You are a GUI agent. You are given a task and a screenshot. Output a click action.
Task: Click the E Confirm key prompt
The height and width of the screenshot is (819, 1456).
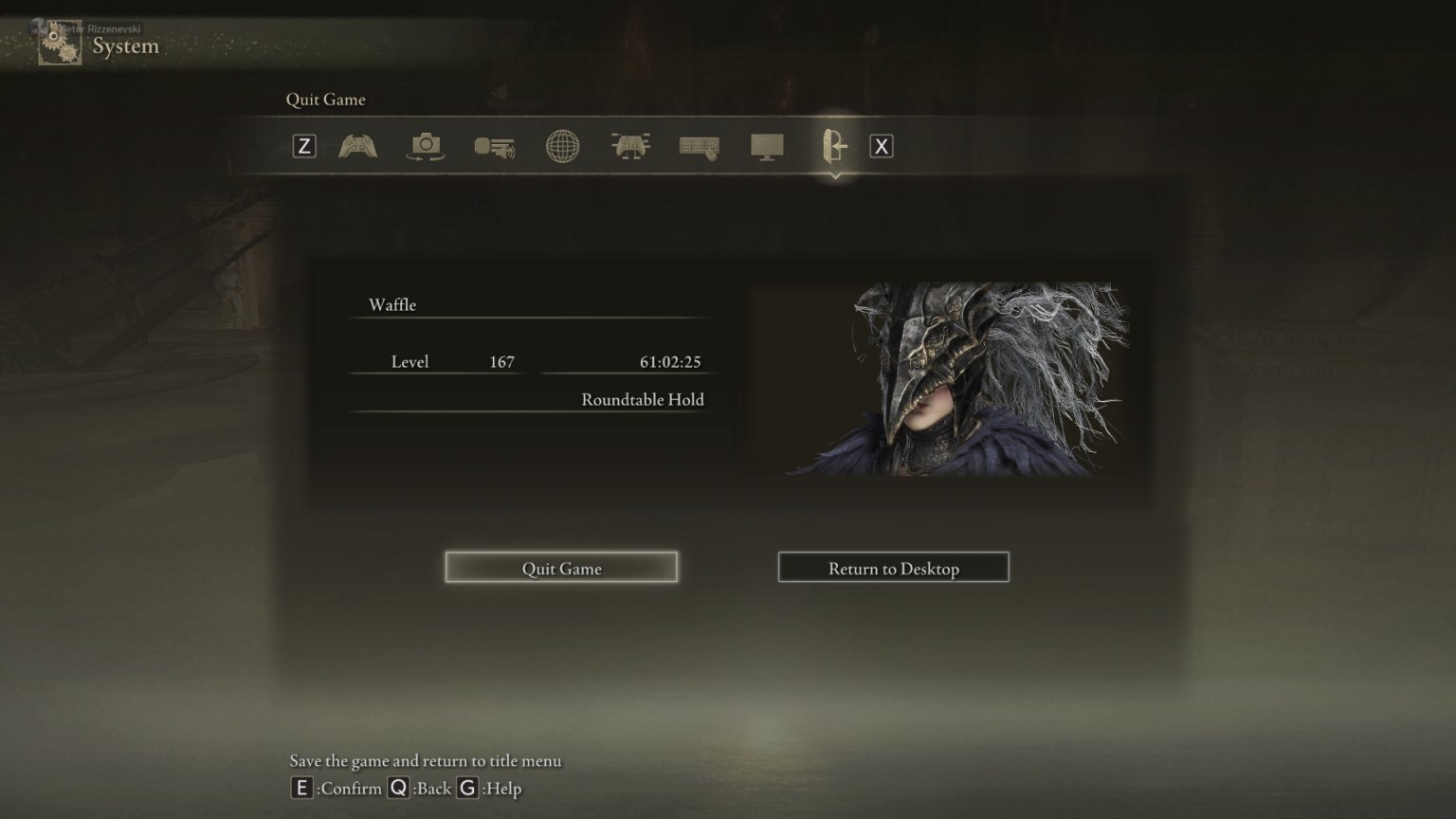click(x=301, y=788)
